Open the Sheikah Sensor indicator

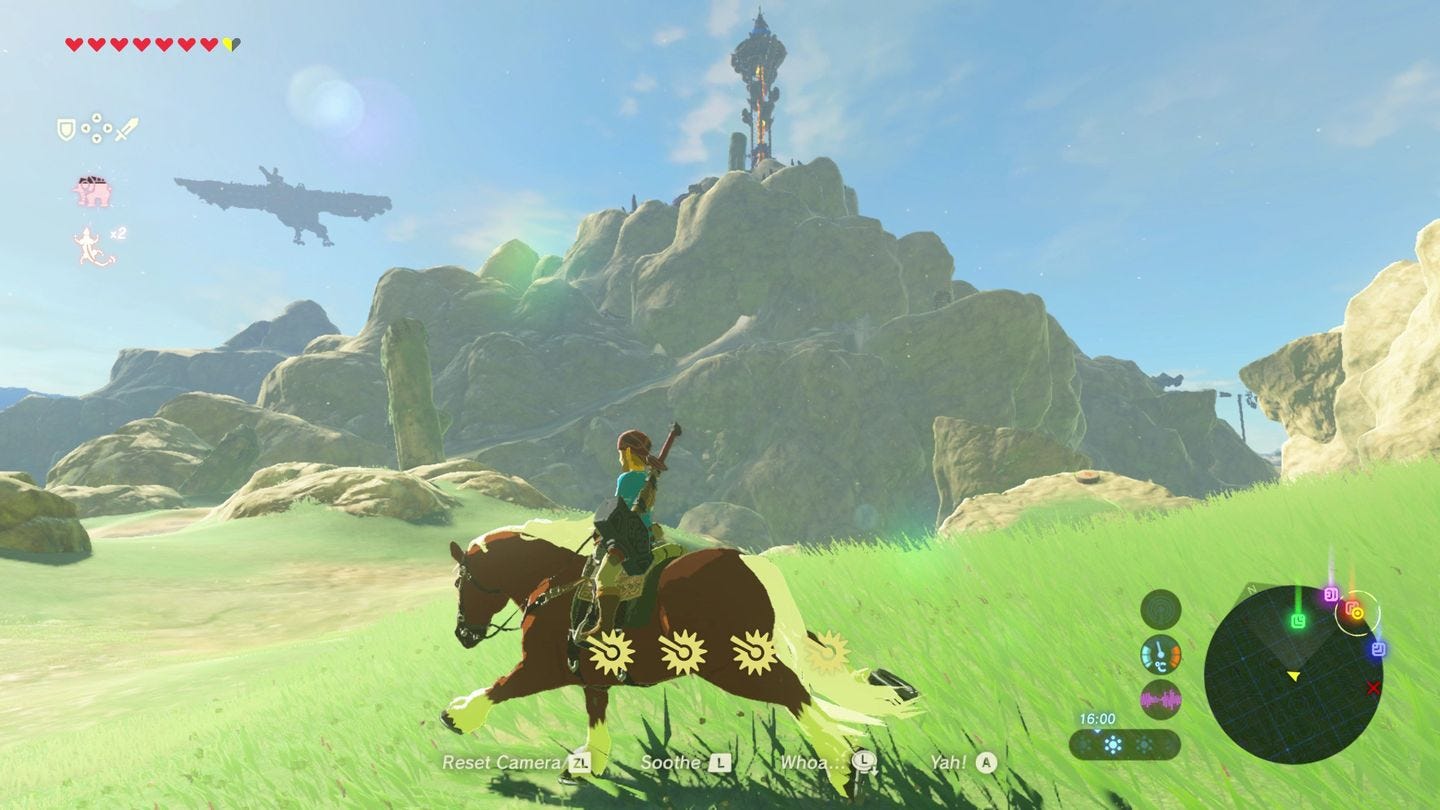coord(1161,611)
